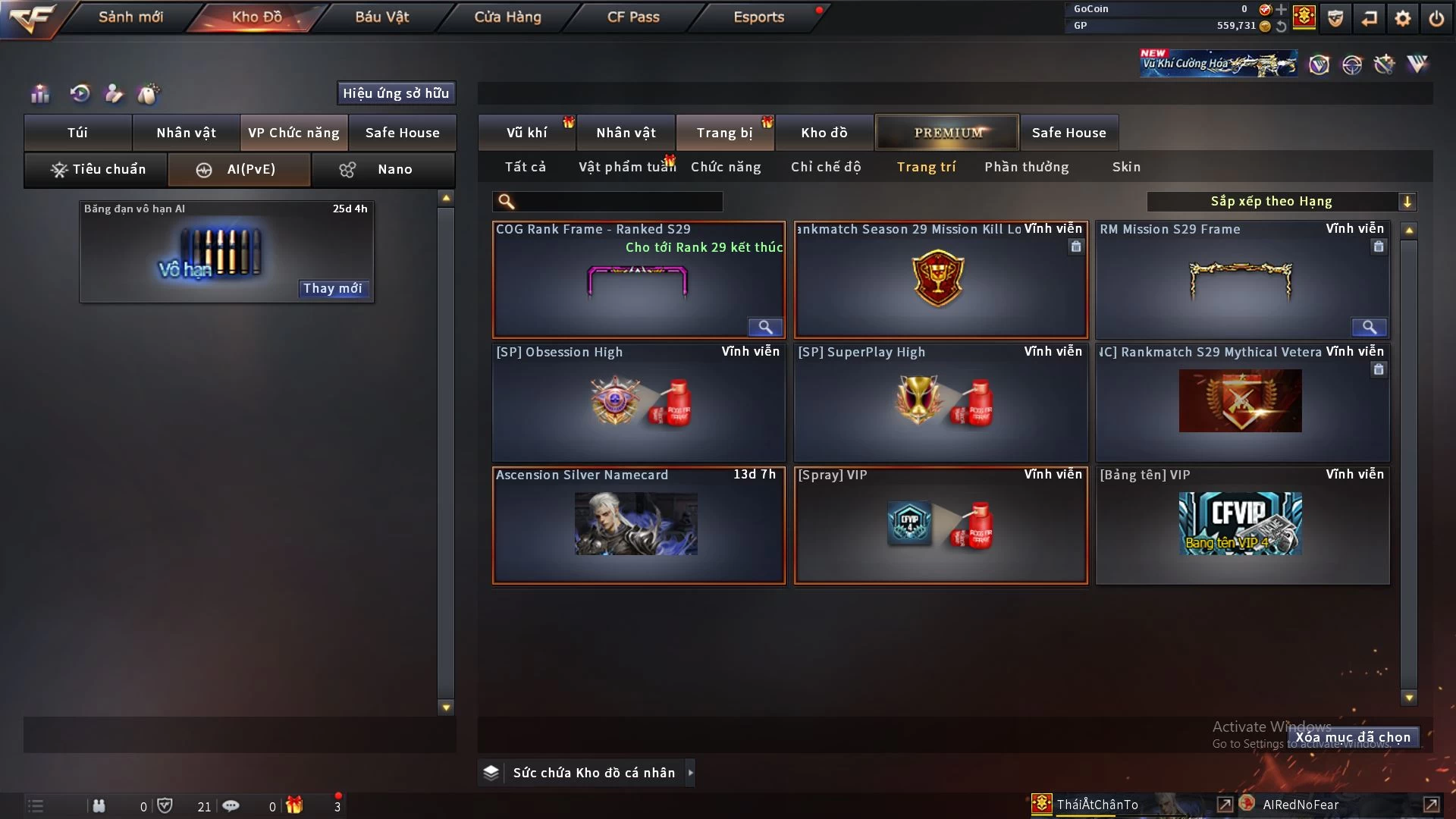Open the gear settings icon
This screenshot has height=819, width=1456.
tap(1402, 18)
